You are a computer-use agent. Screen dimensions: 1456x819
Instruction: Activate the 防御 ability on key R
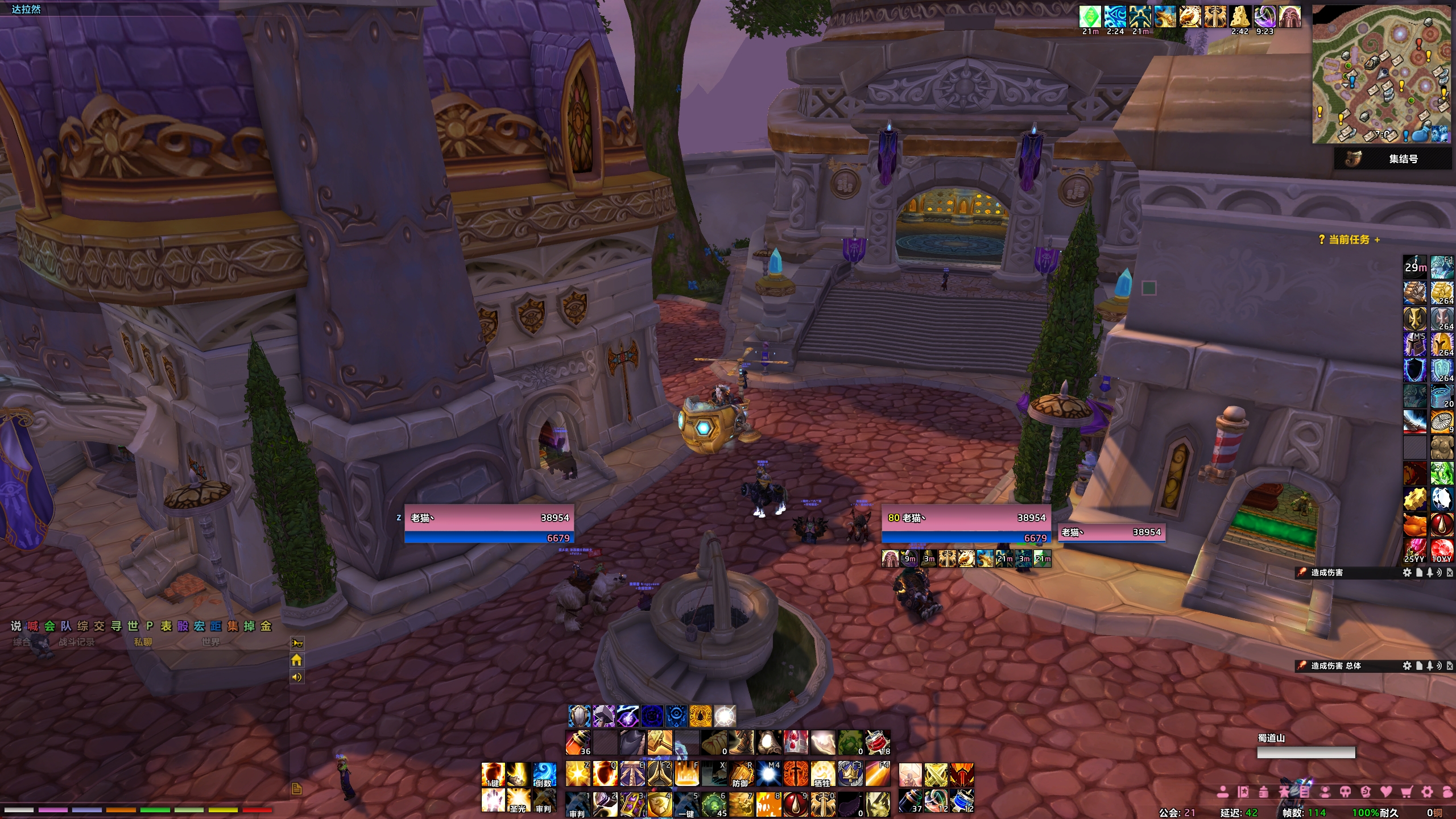click(x=741, y=774)
